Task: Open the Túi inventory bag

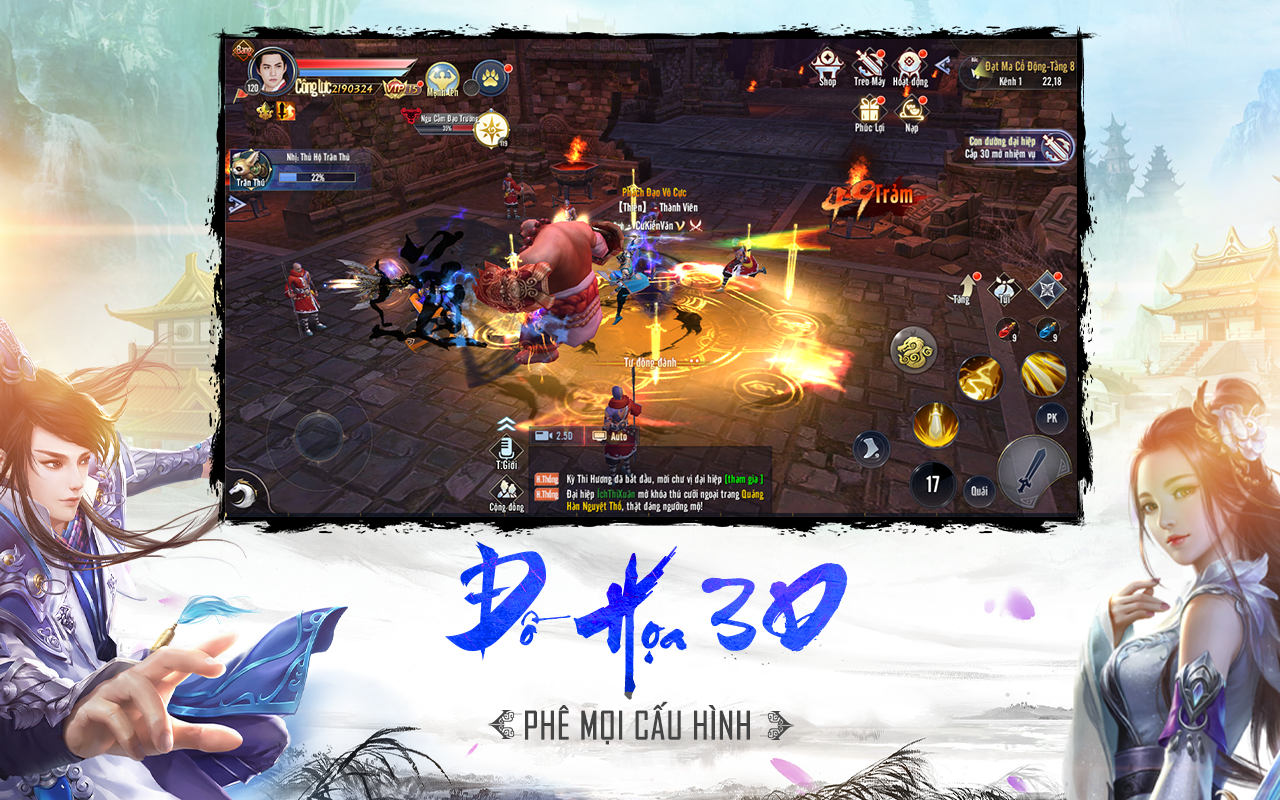Action: pyautogui.click(x=1003, y=288)
